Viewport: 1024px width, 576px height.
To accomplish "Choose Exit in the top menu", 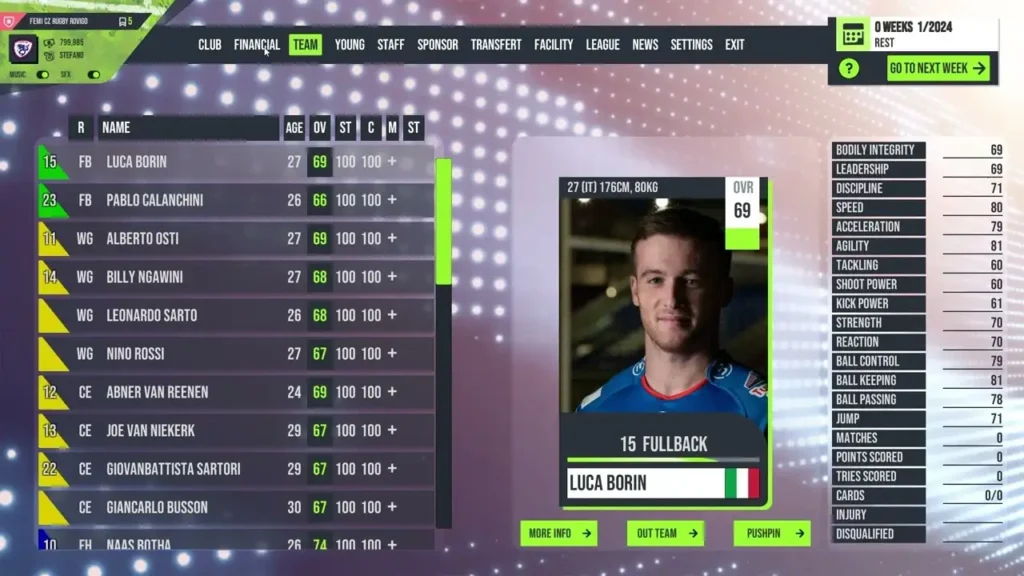I will (x=735, y=45).
